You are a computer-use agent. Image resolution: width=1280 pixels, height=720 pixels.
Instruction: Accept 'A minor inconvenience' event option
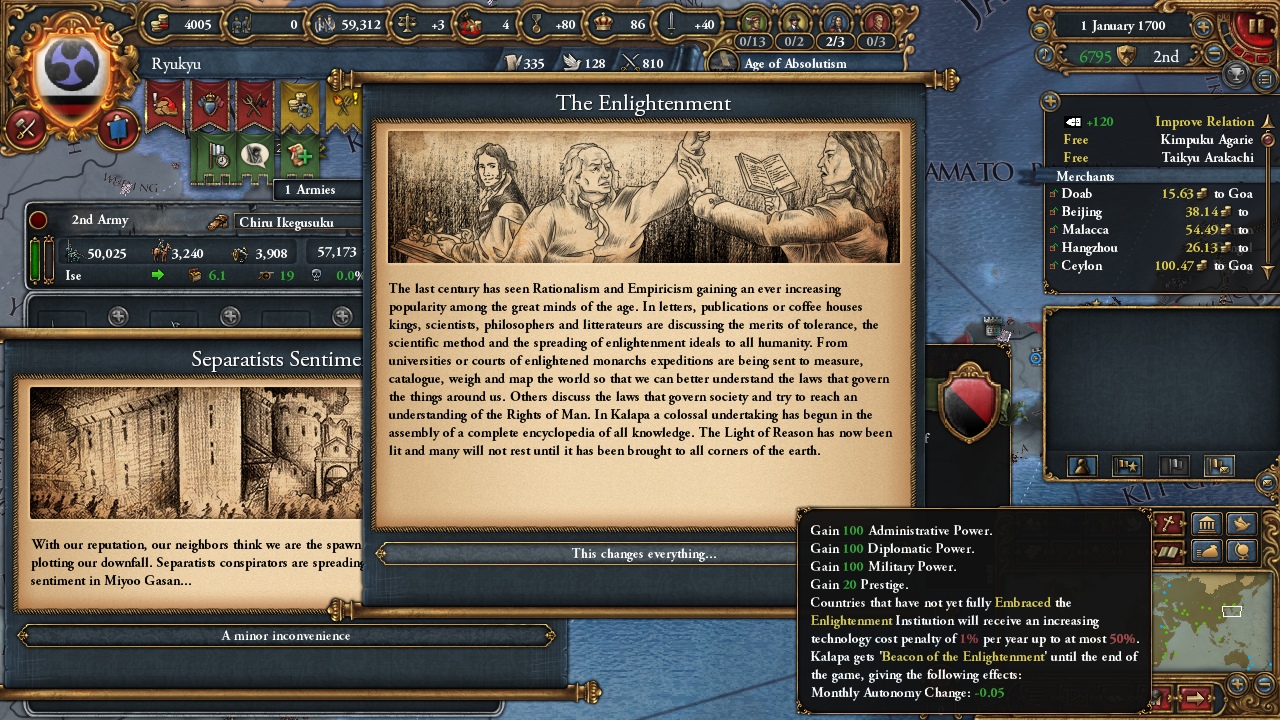tap(286, 636)
